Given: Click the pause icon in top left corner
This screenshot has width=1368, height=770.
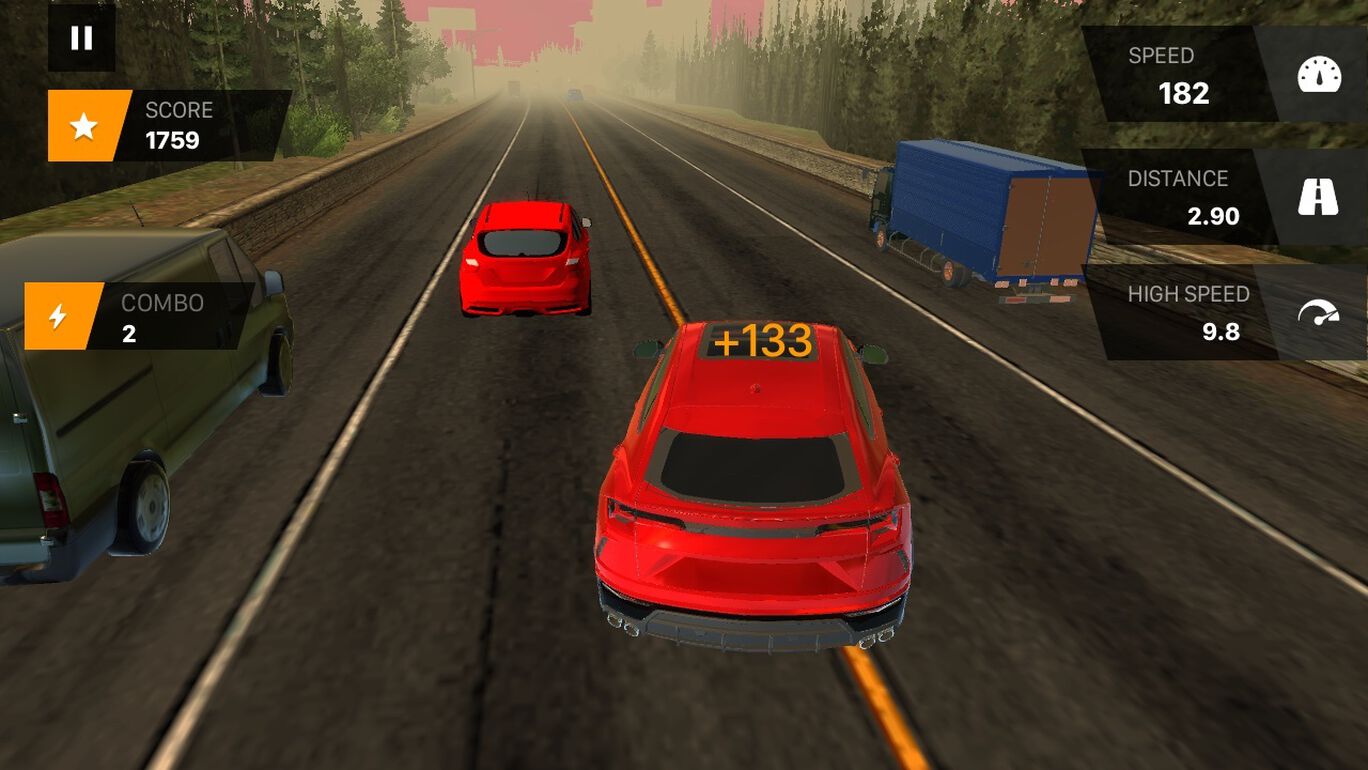Looking at the screenshot, I should tap(81, 40).
